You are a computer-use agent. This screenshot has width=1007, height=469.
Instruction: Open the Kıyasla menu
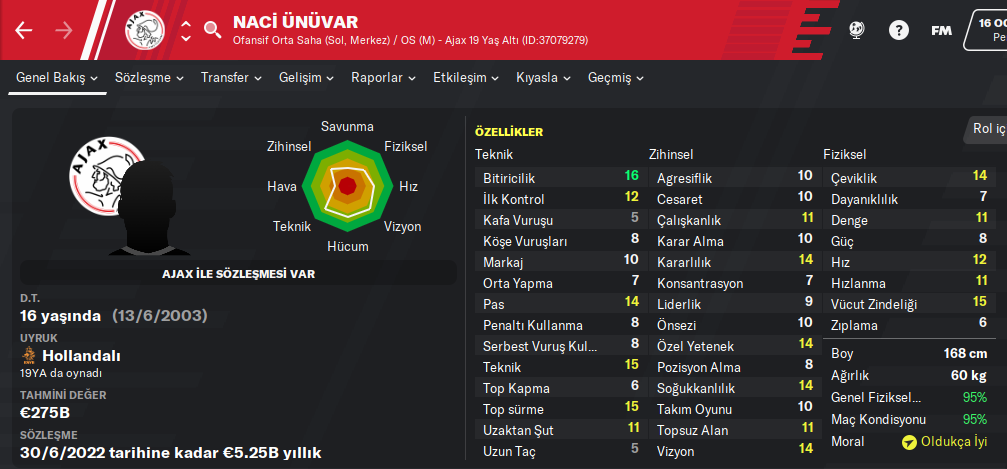point(543,77)
